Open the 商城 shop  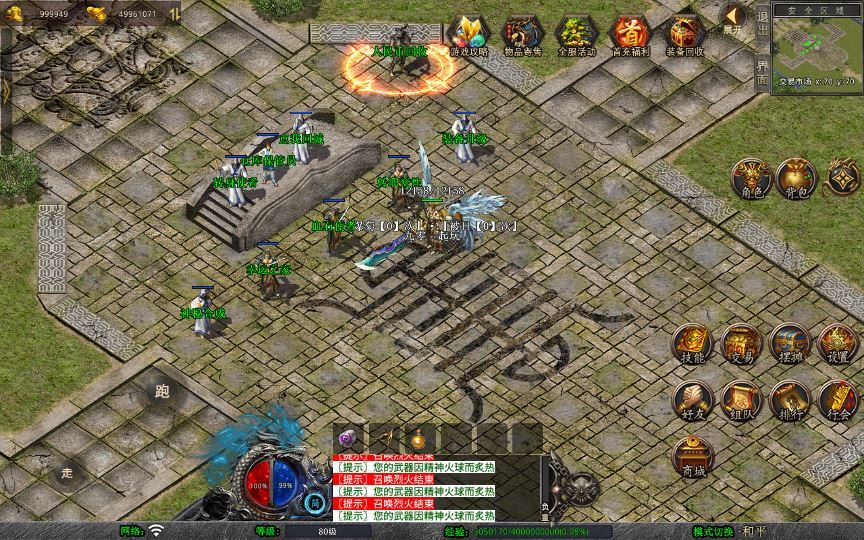click(x=692, y=457)
